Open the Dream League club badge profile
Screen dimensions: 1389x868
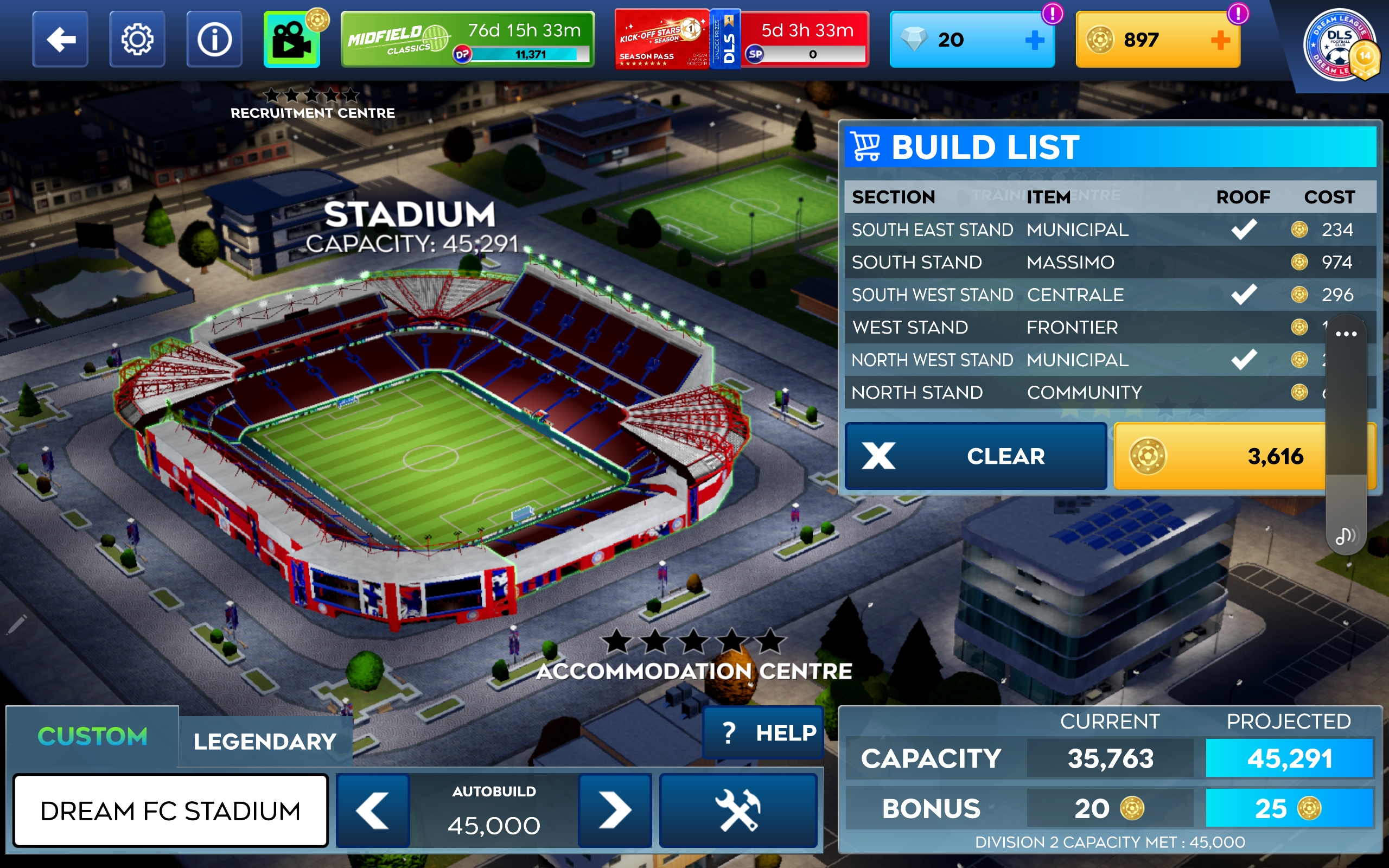(x=1340, y=46)
